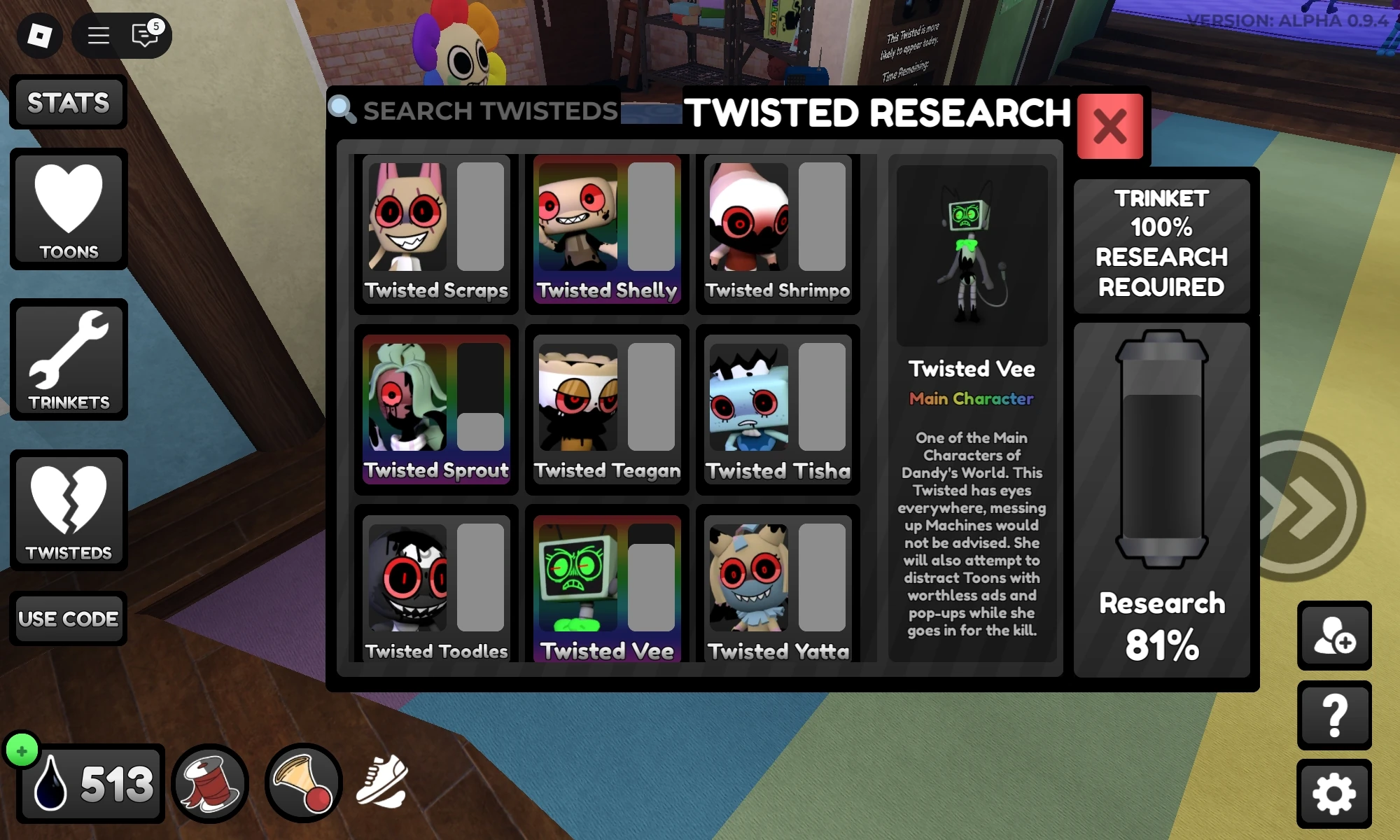Open the Toons panel via heart icon
1400x840 pixels.
pos(68,208)
